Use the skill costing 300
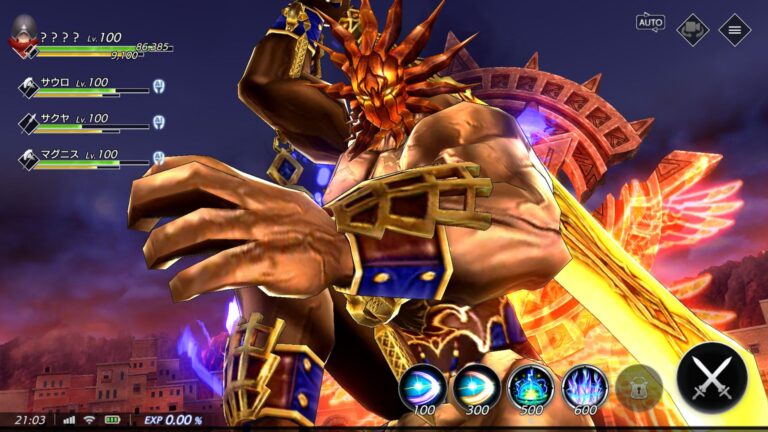Viewport: 768px width, 432px height. pyautogui.click(x=476, y=386)
